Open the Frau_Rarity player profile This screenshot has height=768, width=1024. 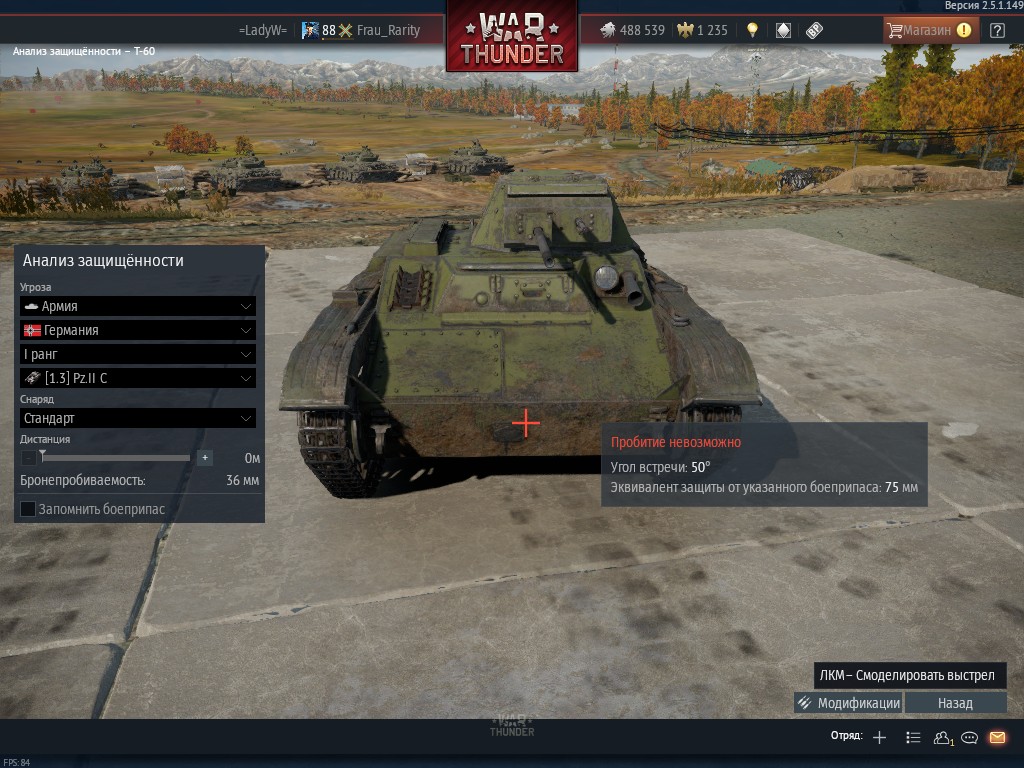388,30
